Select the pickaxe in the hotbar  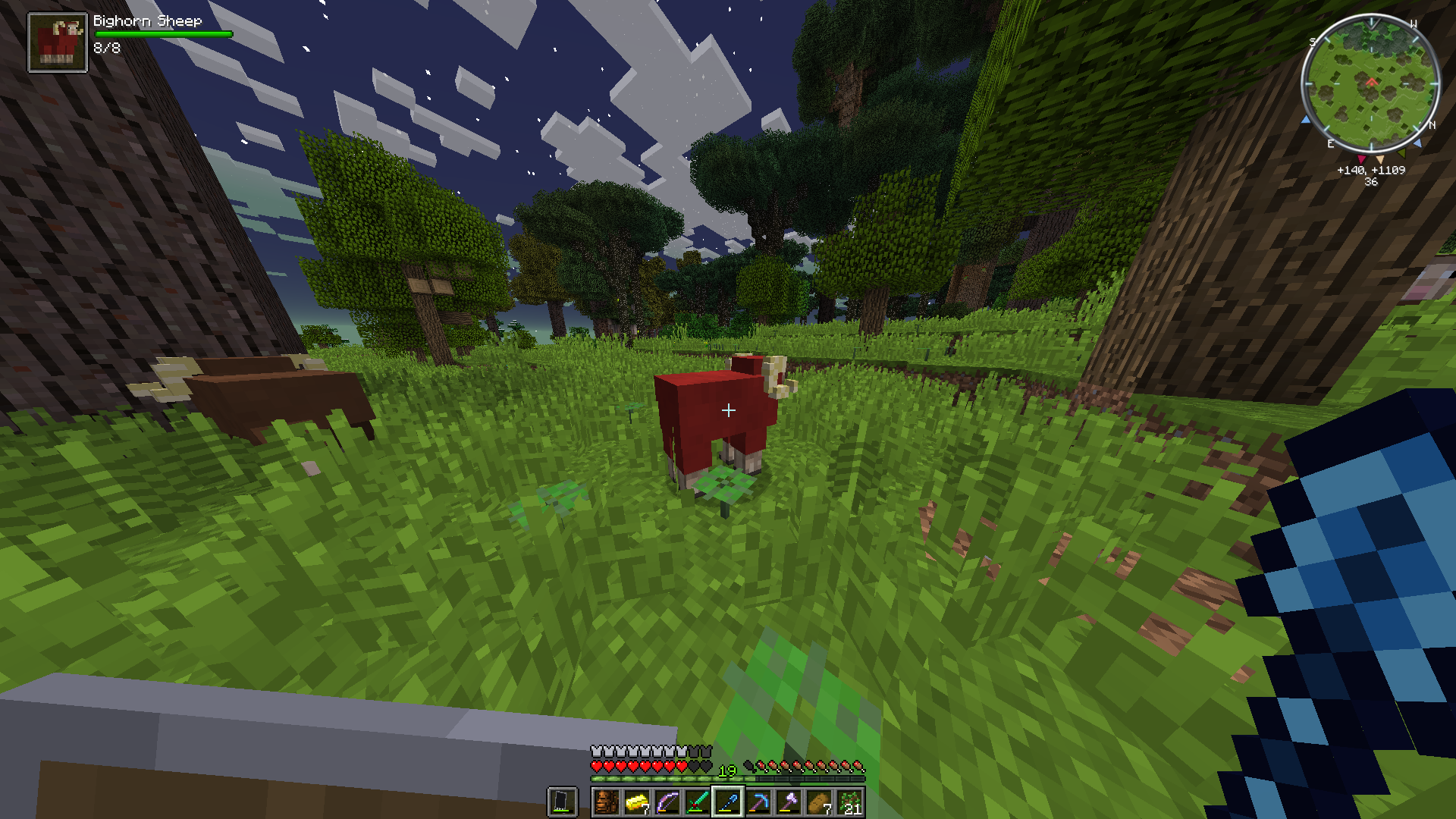(759, 802)
